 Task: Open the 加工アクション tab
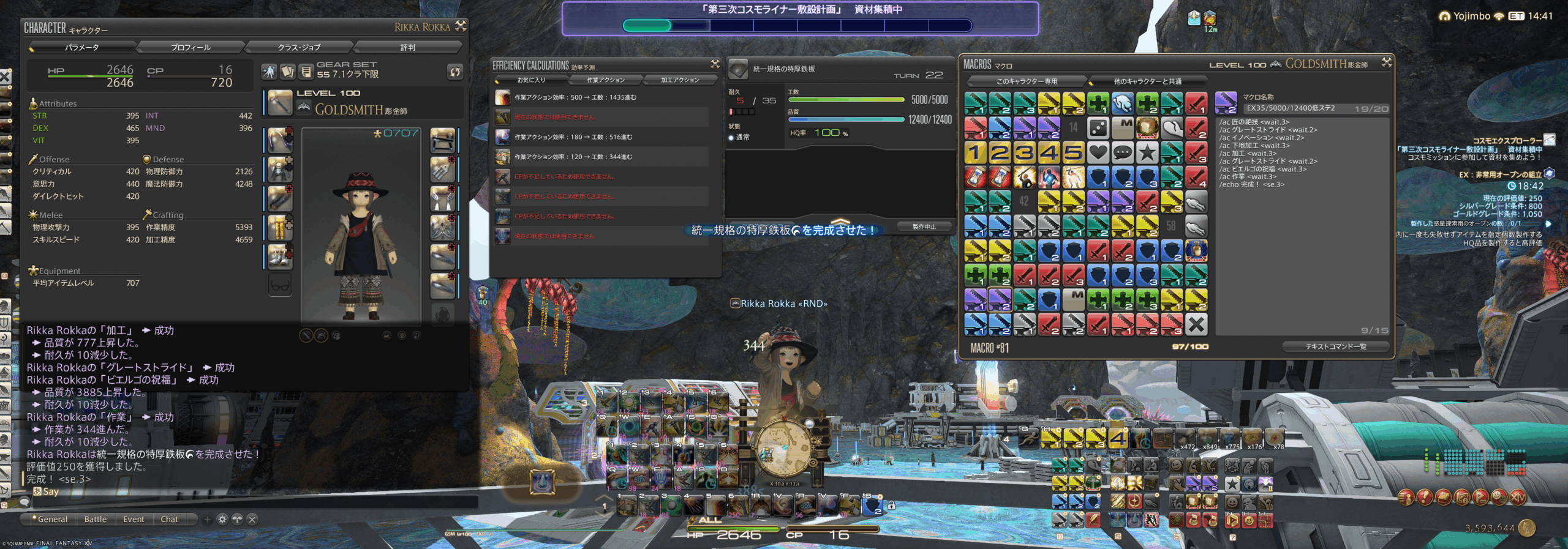tap(679, 80)
